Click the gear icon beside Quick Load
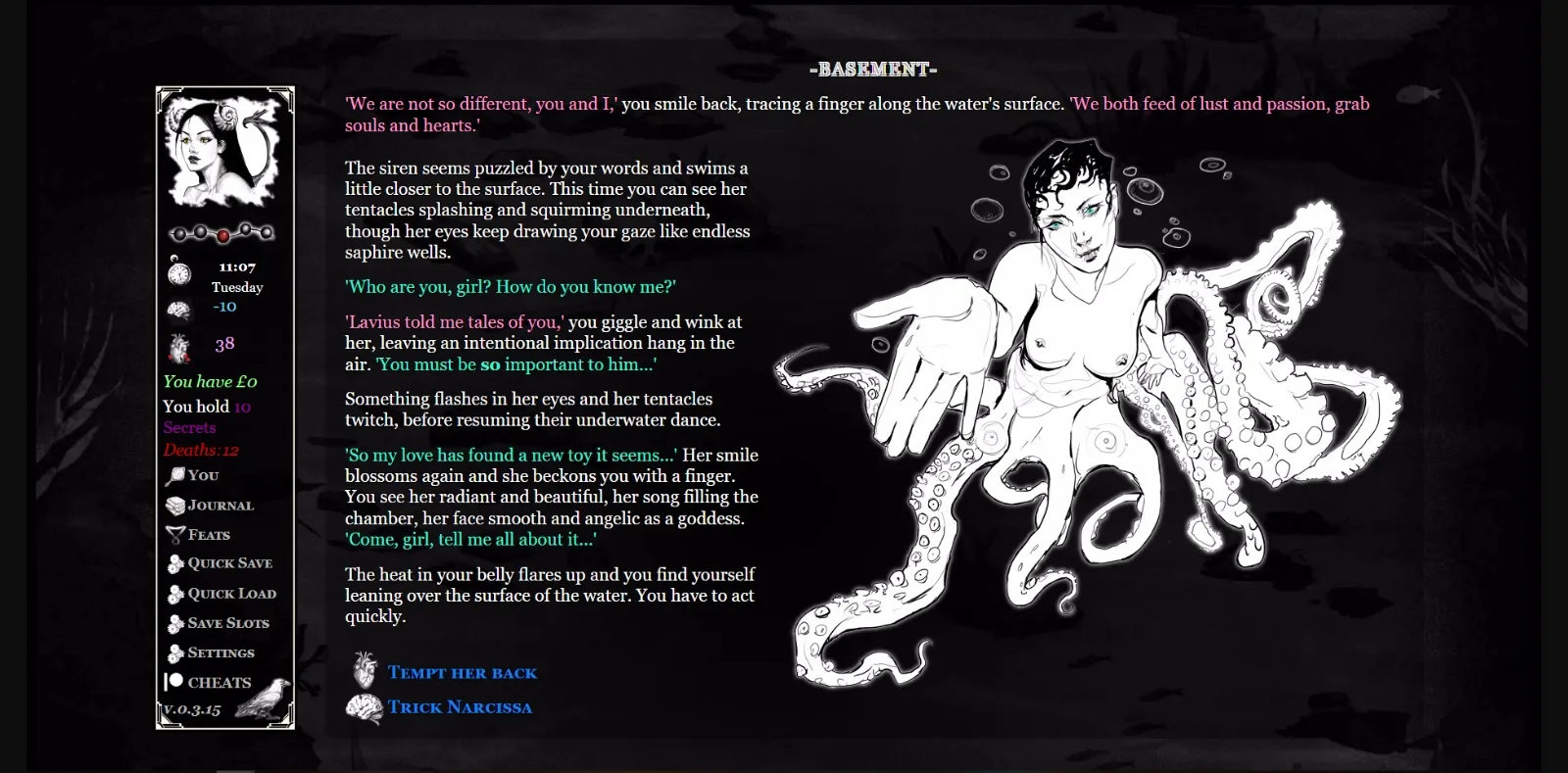Image resolution: width=1568 pixels, height=773 pixels. pos(174,593)
